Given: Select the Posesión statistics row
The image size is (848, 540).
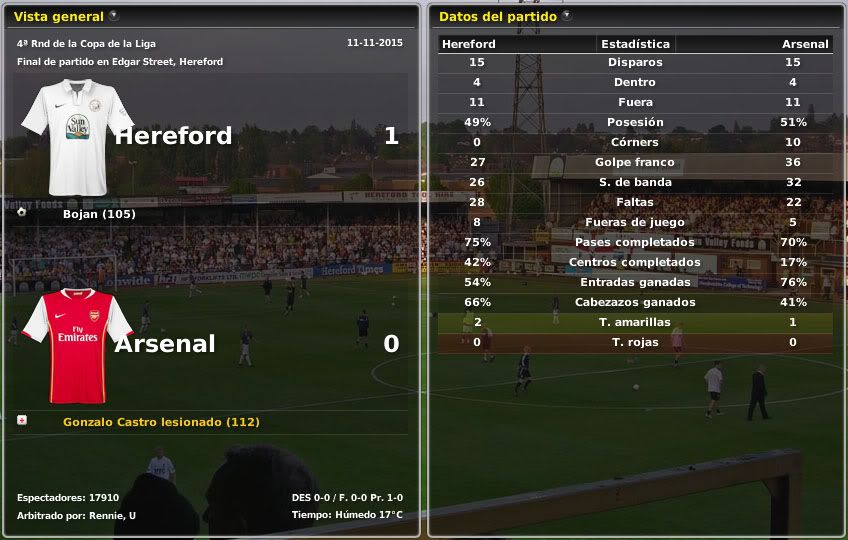Looking at the screenshot, I should coord(635,122).
